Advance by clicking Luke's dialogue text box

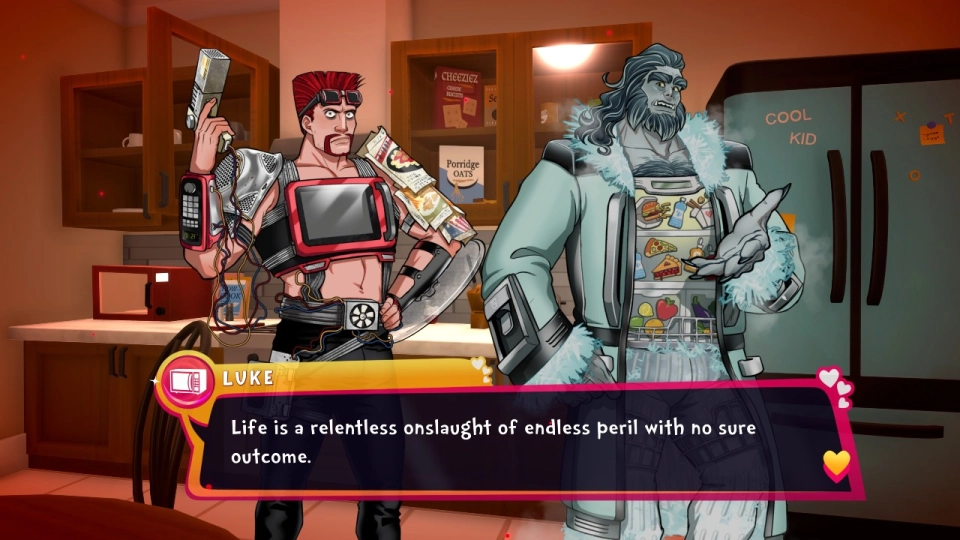point(510,440)
